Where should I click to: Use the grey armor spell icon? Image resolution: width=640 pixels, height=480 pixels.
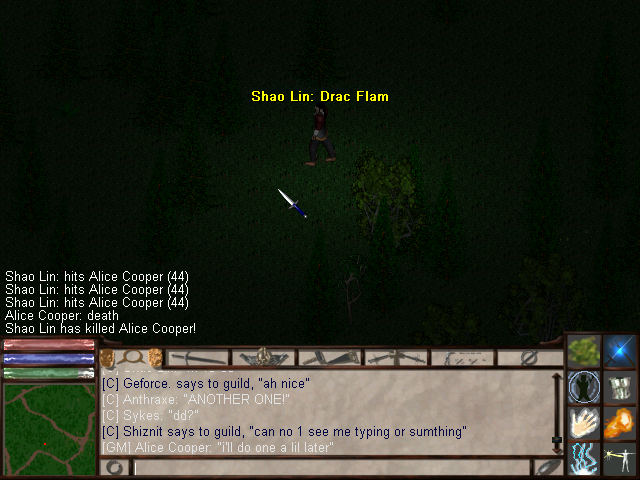tap(620, 387)
